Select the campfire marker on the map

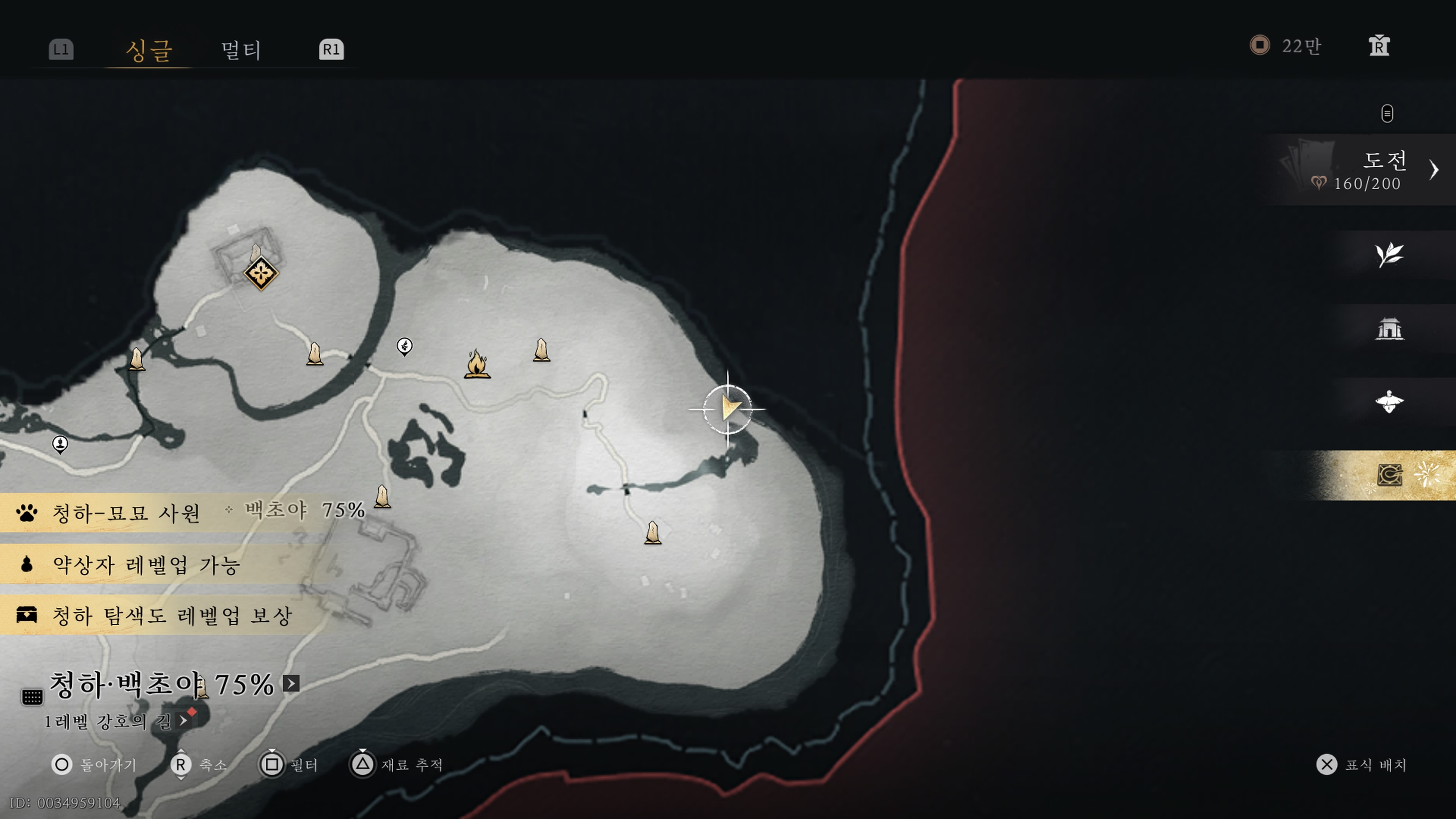(477, 364)
